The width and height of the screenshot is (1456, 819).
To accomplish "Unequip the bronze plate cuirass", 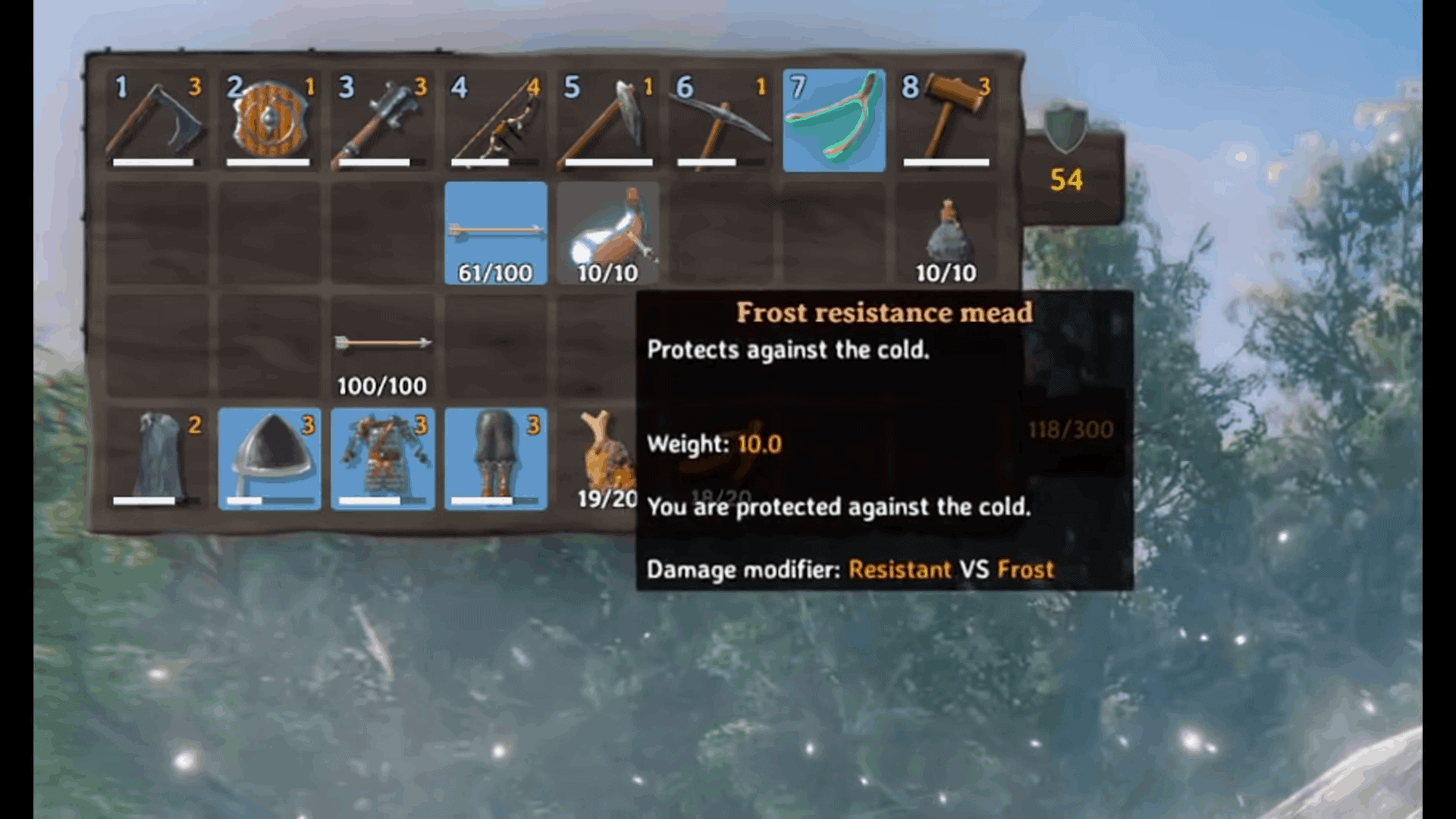I will 383,459.
